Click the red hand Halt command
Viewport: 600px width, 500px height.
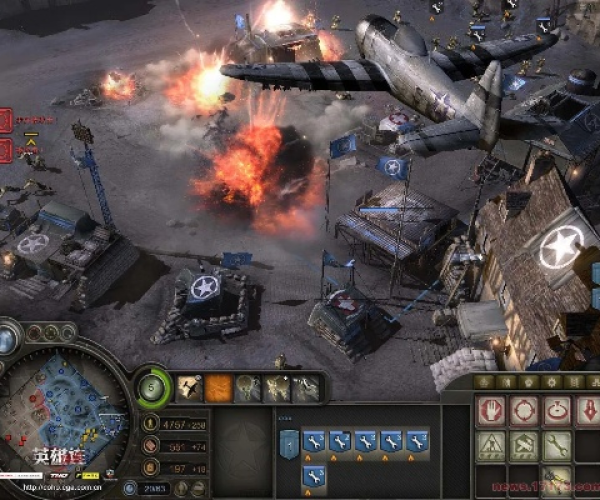point(491,410)
